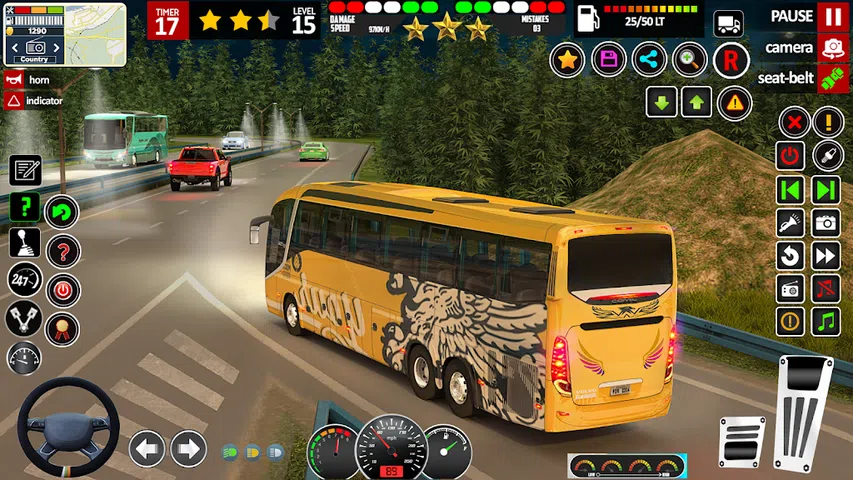
Task: Open the gear shifter icon
Action: [x=25, y=243]
